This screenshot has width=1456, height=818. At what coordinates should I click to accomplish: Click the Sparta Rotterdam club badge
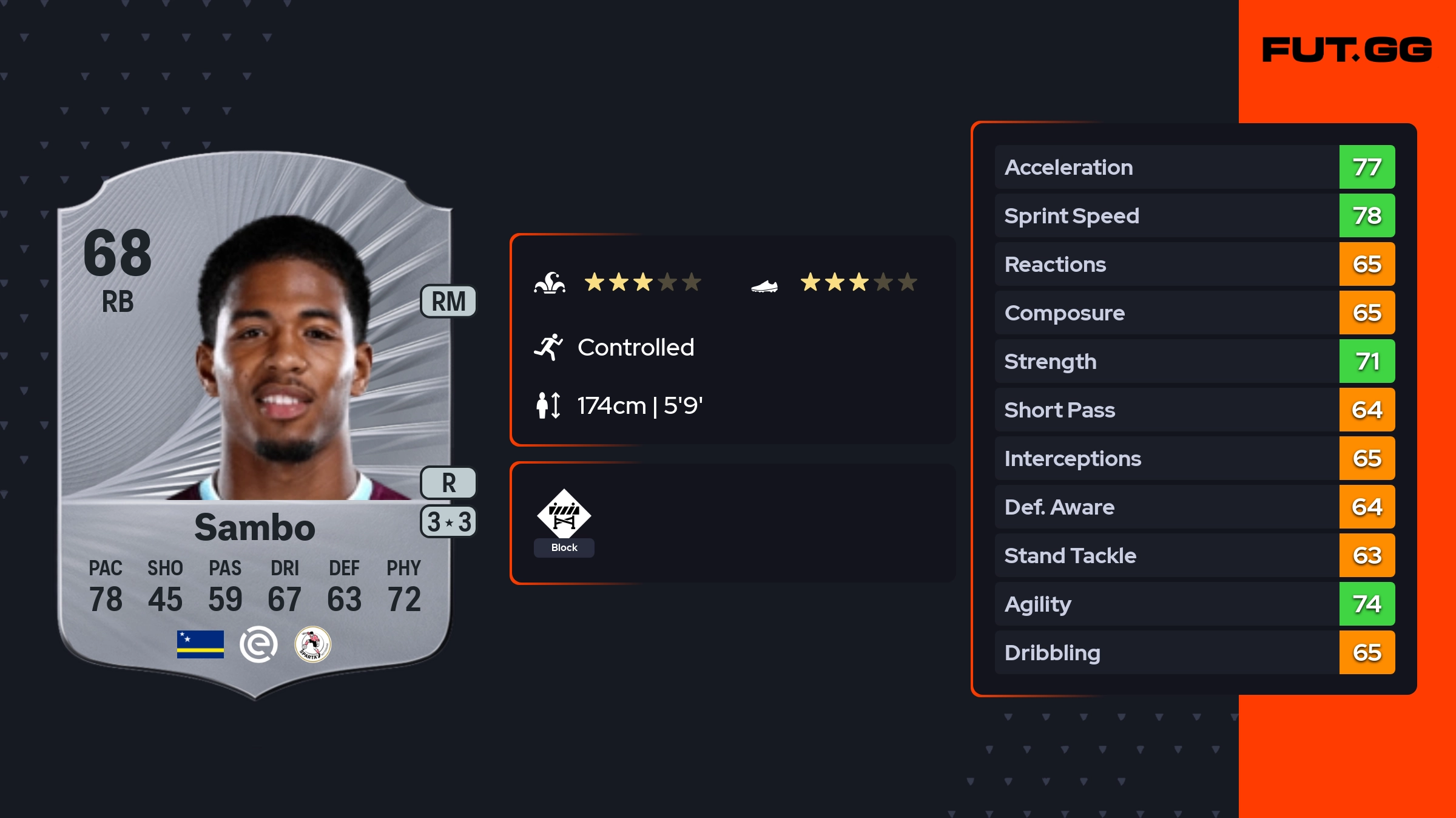(x=312, y=644)
